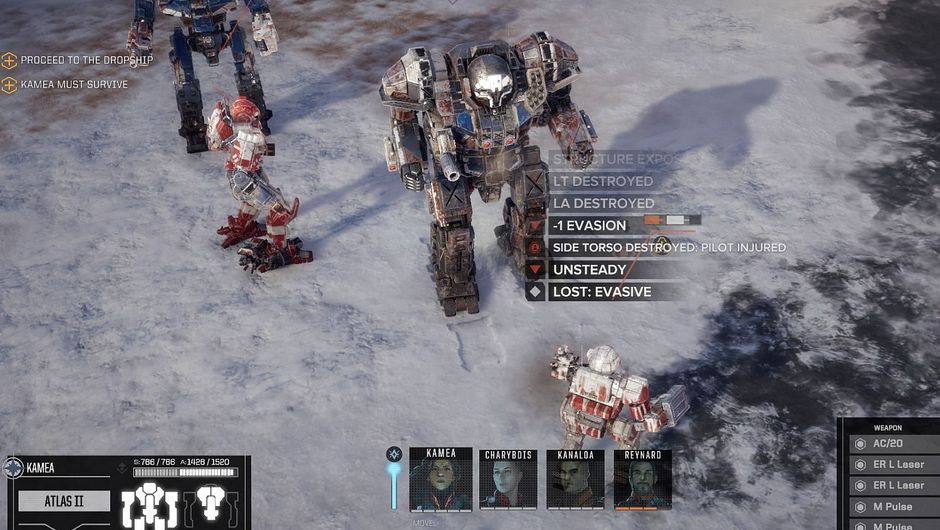Click the emblem beside Kamea's name
The width and height of the screenshot is (940, 530).
(13, 467)
